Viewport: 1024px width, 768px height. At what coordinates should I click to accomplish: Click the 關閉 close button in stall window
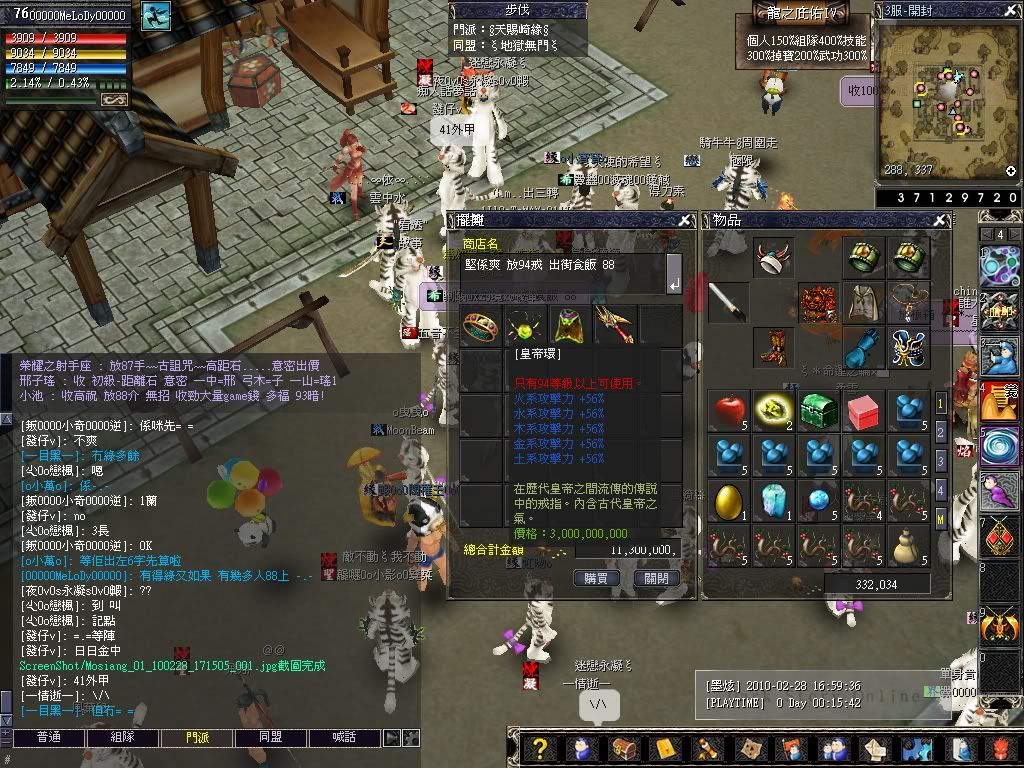(656, 578)
